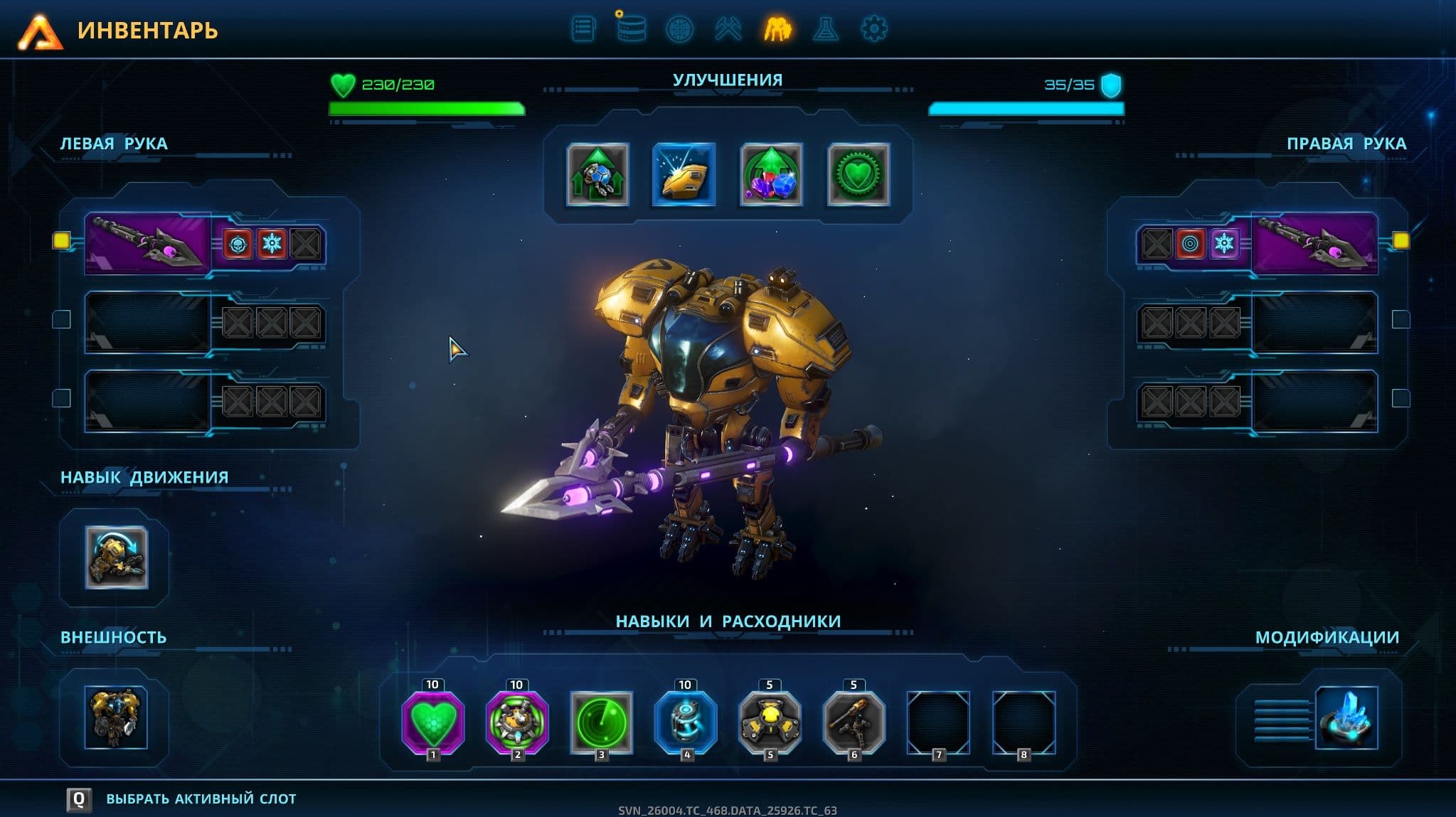This screenshot has width=1456, height=817.
Task: Select the blue canister consumable slot
Action: (685, 722)
